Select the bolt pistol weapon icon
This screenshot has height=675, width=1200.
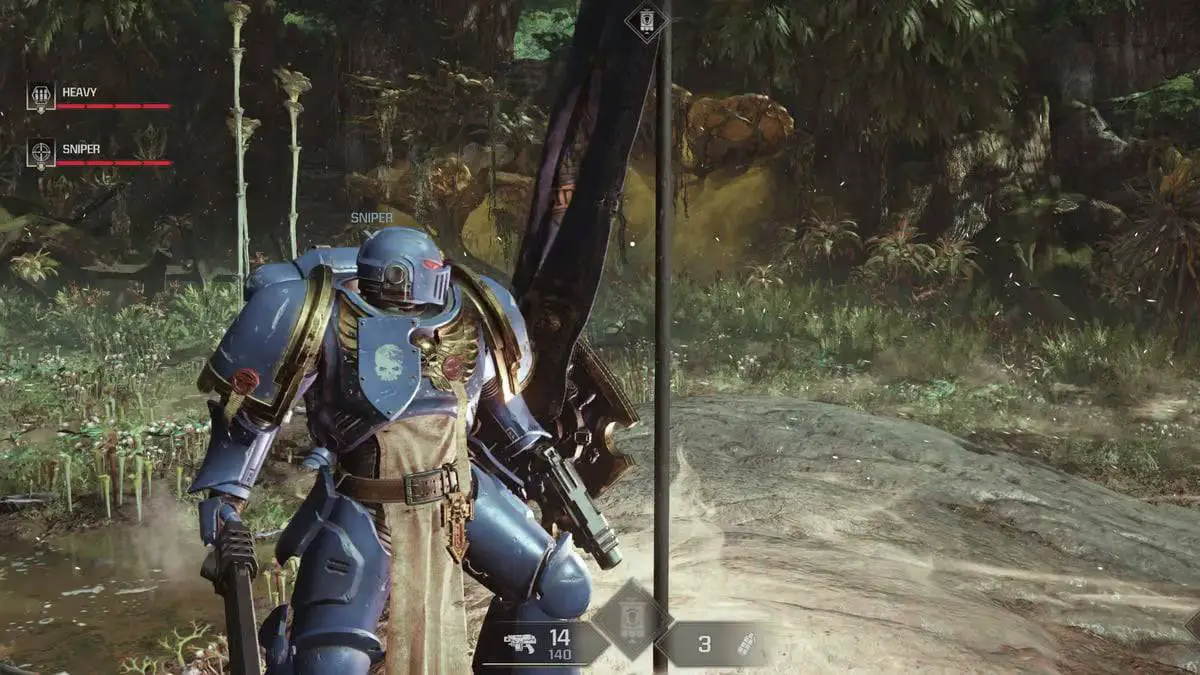pyautogui.click(x=520, y=644)
